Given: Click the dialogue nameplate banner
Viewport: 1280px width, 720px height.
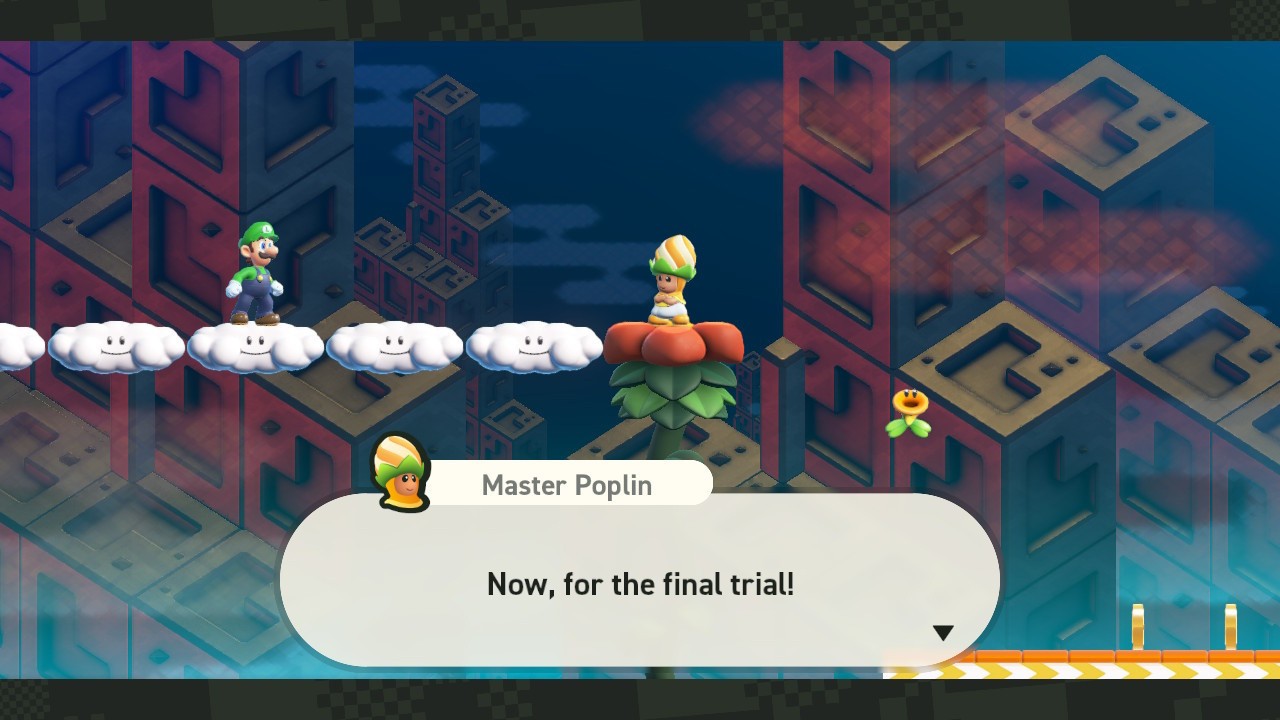Looking at the screenshot, I should (565, 482).
